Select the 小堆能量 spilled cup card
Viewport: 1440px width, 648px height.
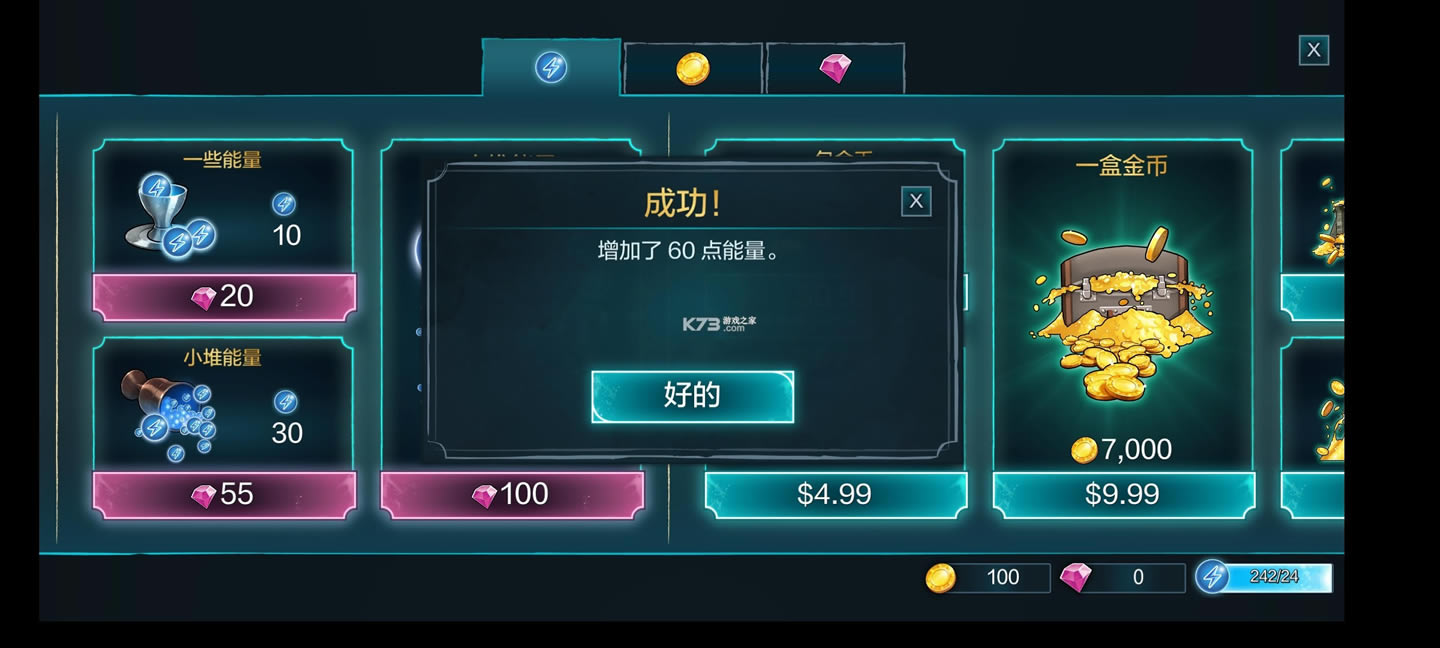pos(222,406)
